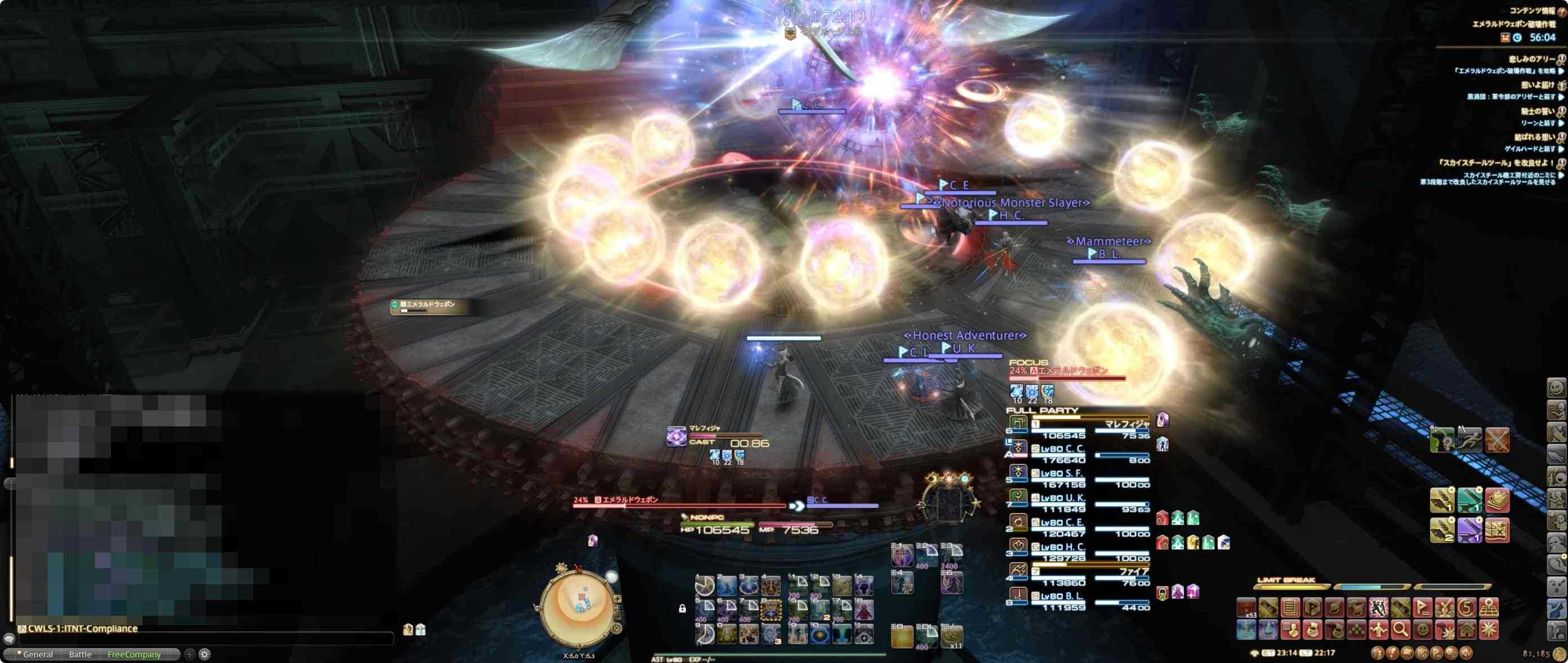Collapse the FULL PARTY list header
Screen dimensions: 1568x663
click(x=1042, y=410)
